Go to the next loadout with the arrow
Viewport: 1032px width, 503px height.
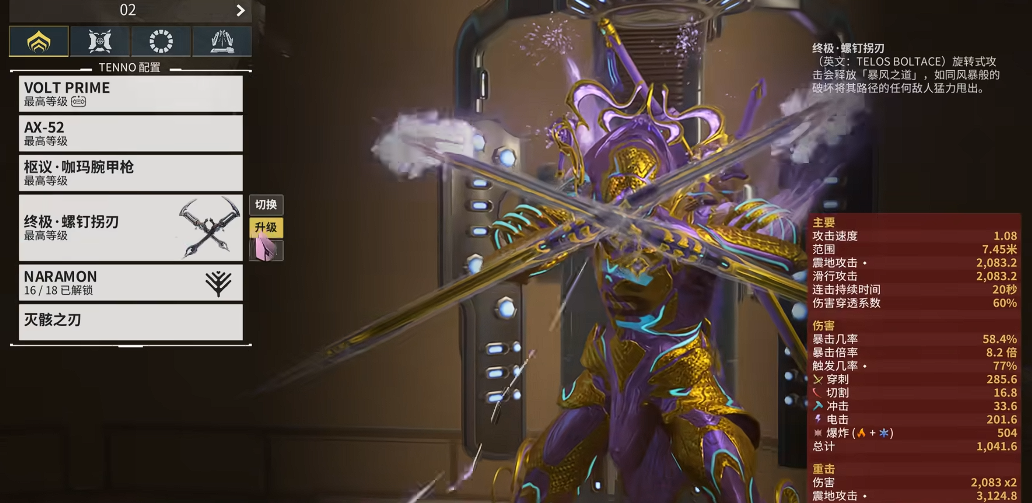[240, 11]
